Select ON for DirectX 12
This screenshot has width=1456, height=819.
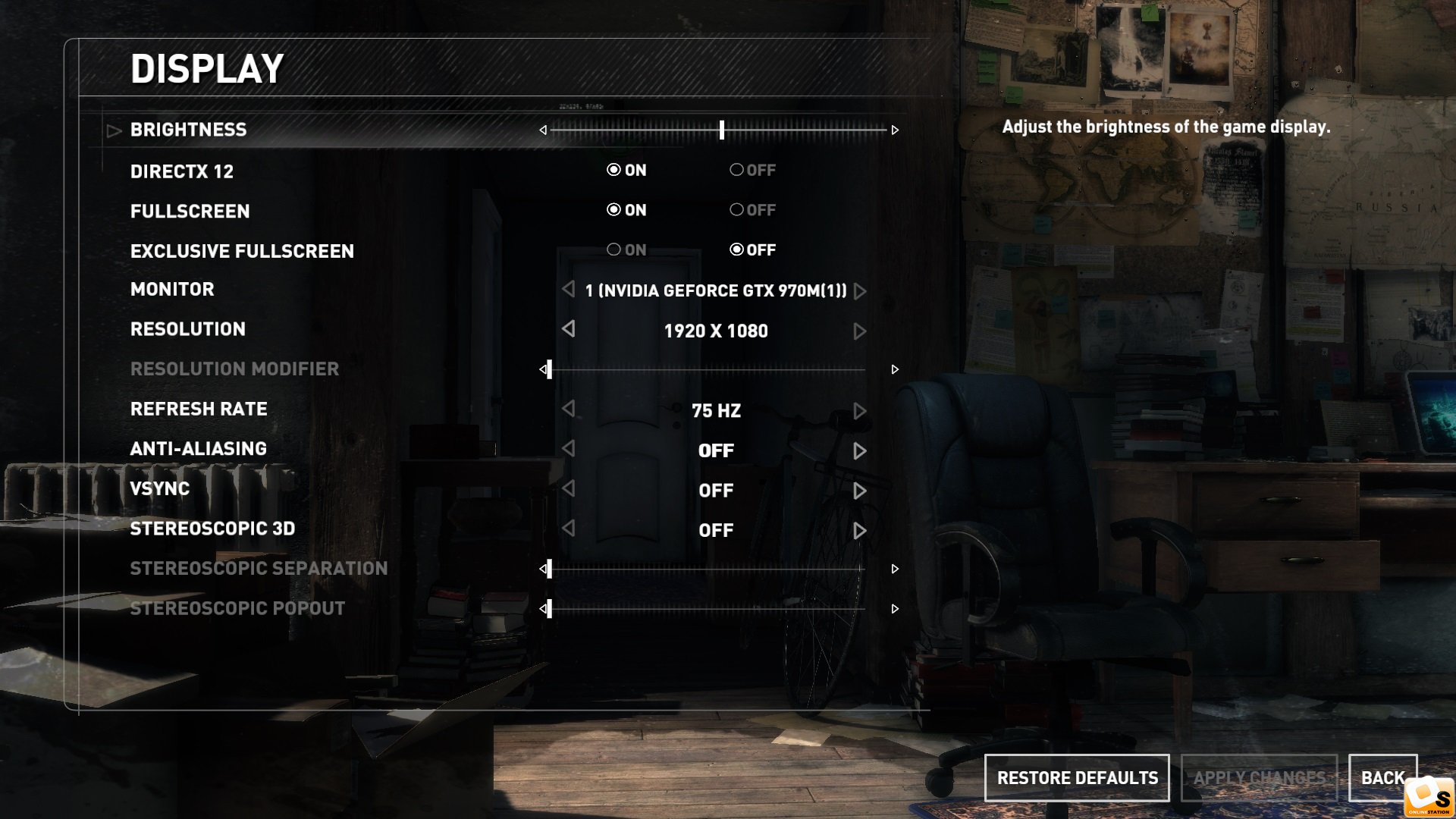[613, 170]
